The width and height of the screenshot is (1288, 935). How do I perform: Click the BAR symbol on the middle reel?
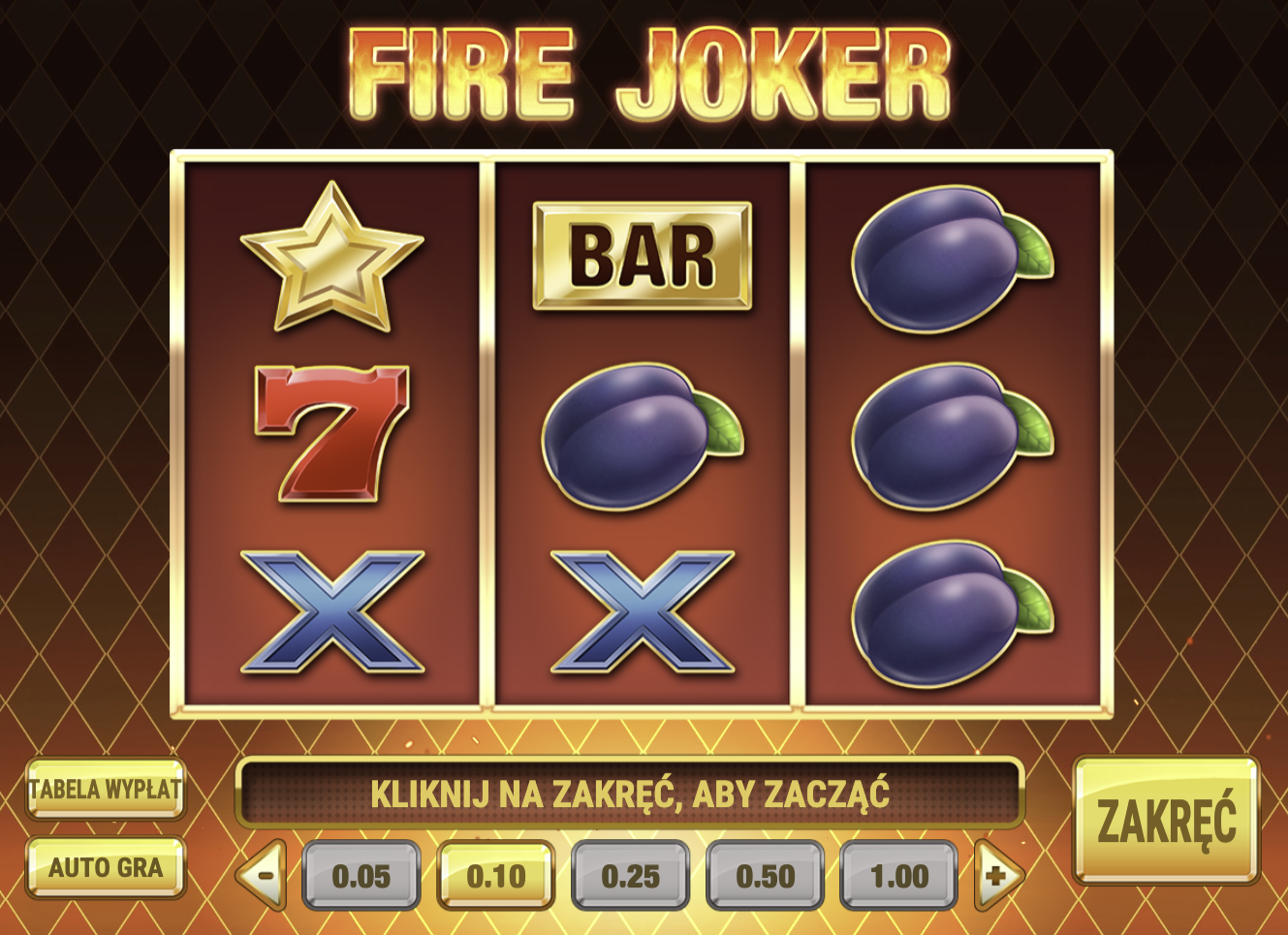(640, 255)
